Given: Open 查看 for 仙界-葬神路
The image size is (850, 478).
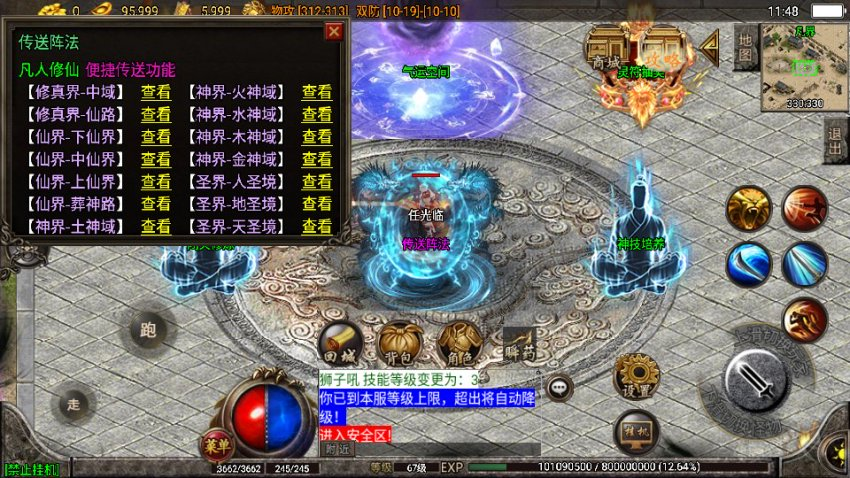Looking at the screenshot, I should pyautogui.click(x=155, y=204).
